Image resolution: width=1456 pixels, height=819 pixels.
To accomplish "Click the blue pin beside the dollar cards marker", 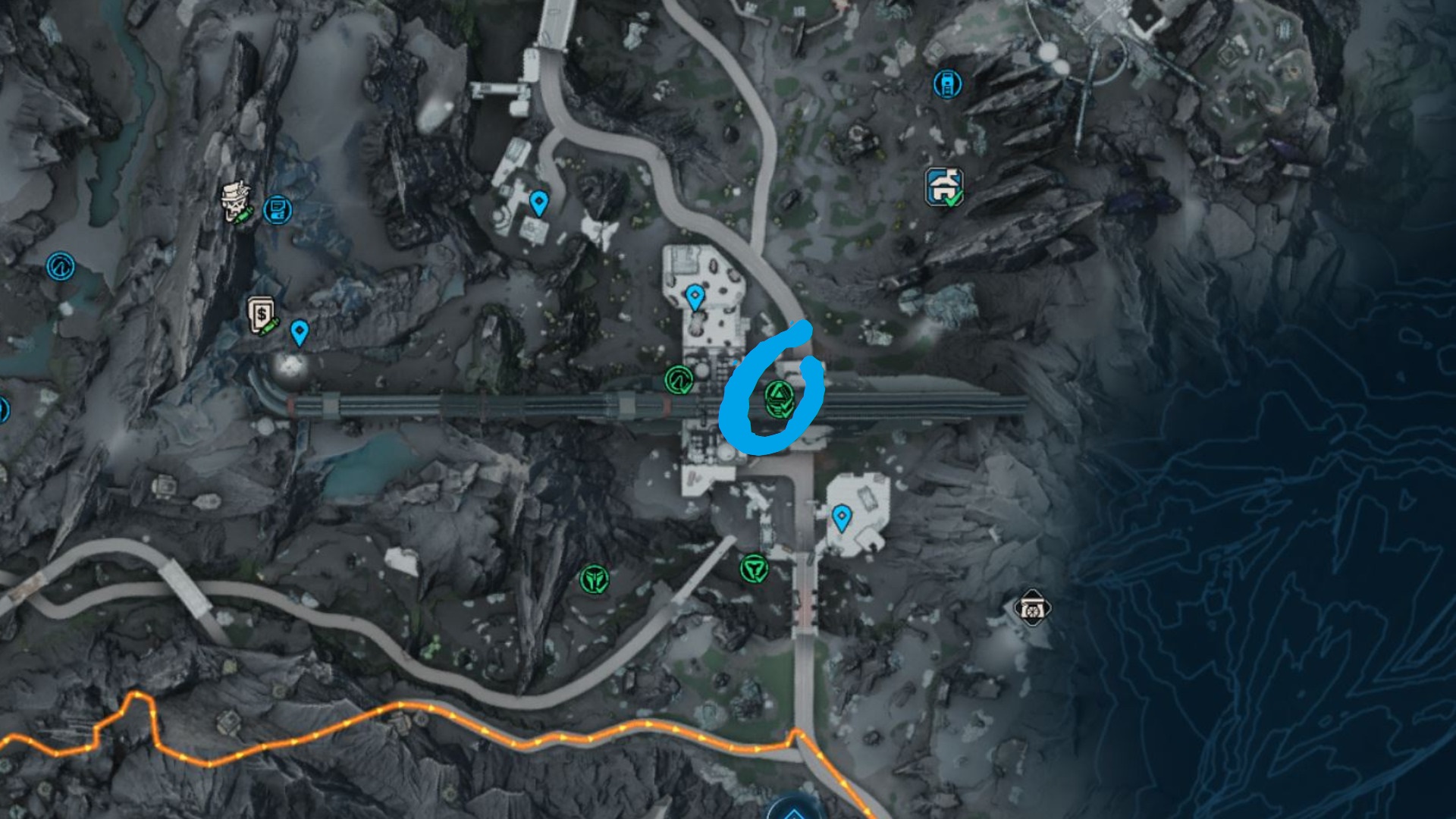I will [x=300, y=332].
